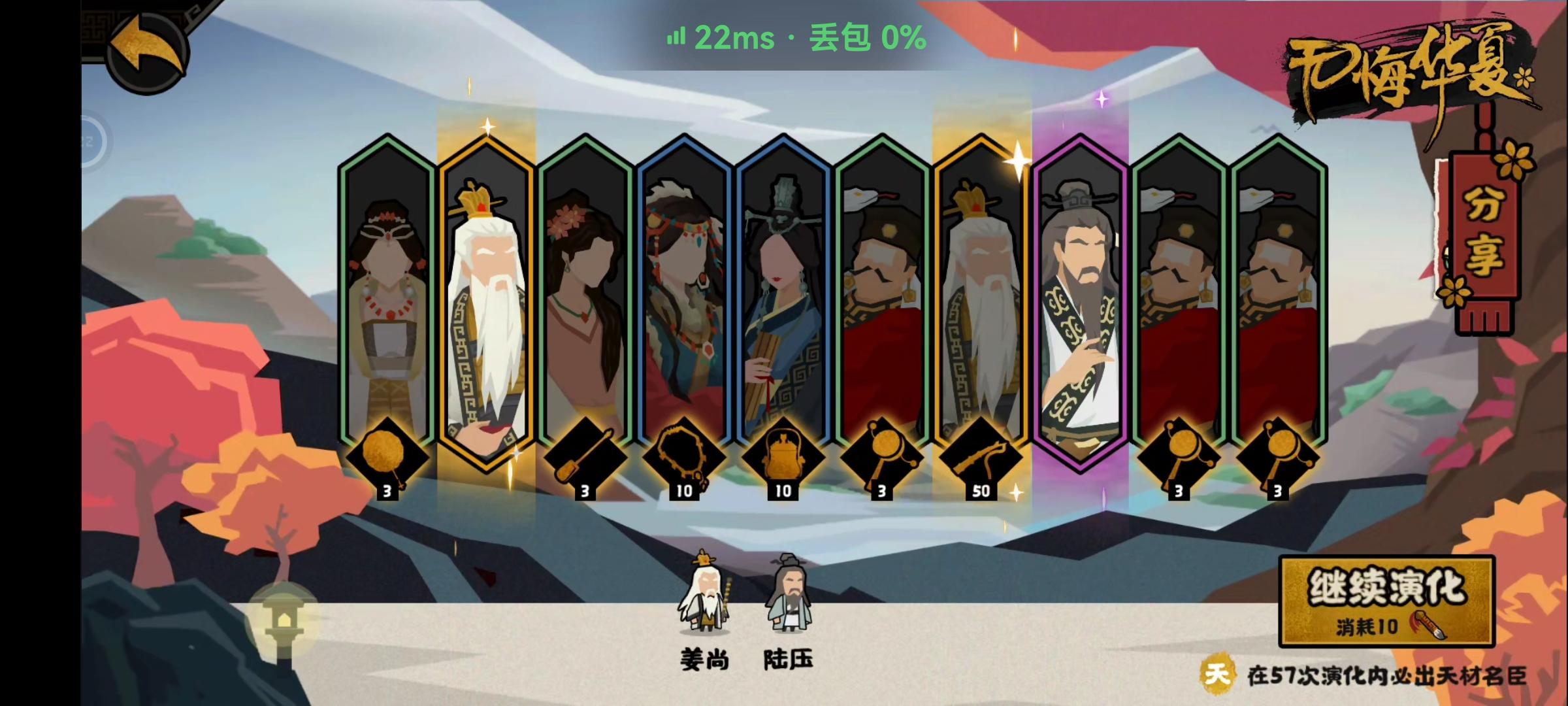
Task: Select the bronze kettle icon with count 10
Action: [782, 458]
